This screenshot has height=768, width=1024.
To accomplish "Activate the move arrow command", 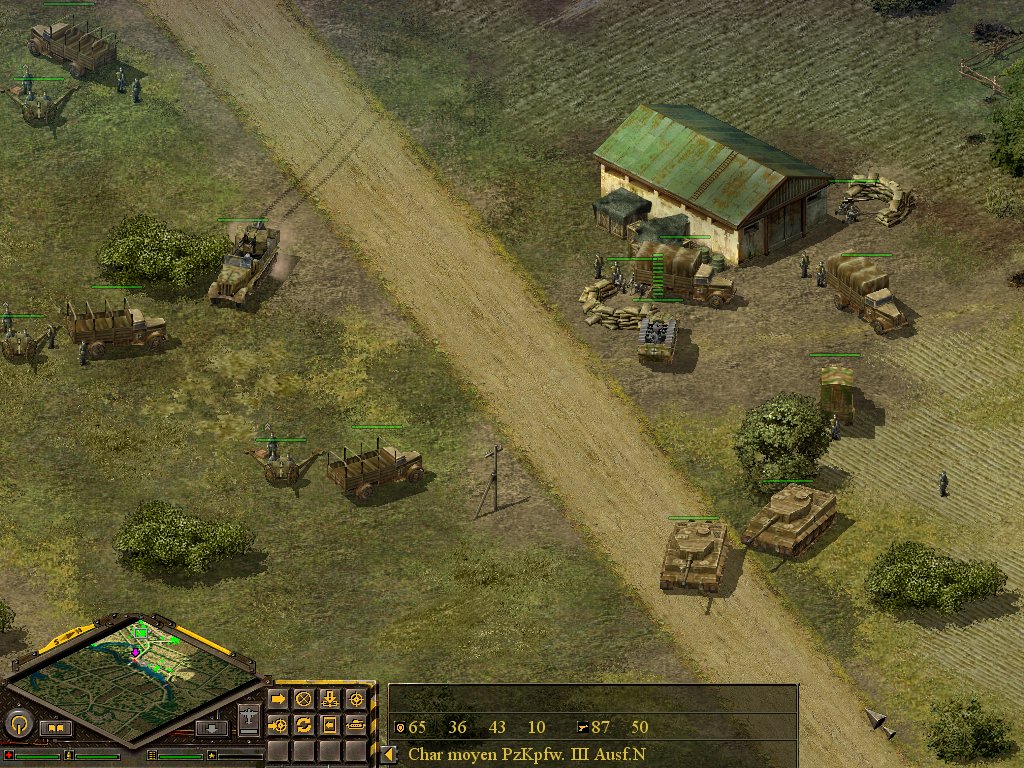I will 278,699.
